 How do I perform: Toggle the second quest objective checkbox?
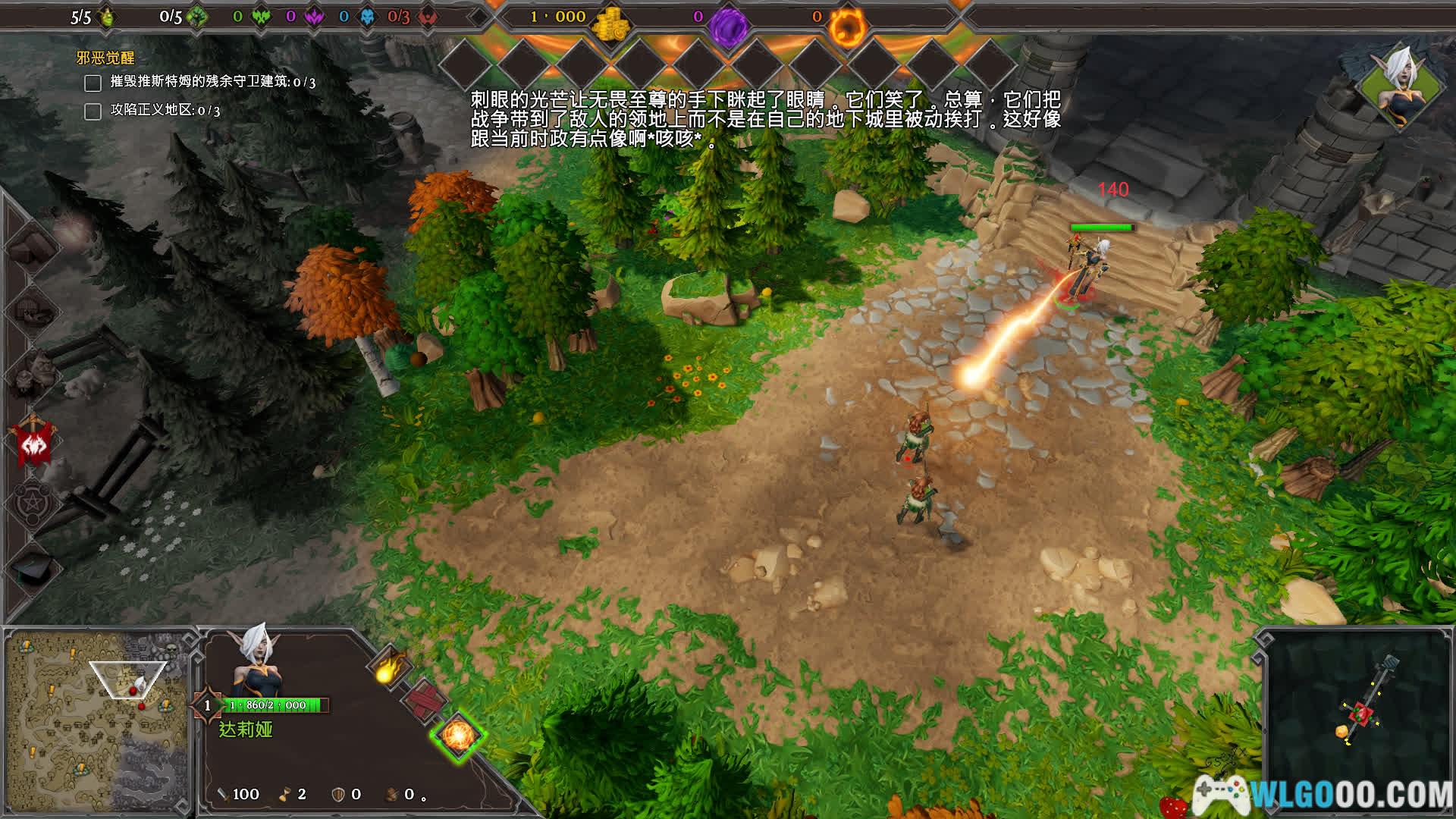pyautogui.click(x=93, y=111)
